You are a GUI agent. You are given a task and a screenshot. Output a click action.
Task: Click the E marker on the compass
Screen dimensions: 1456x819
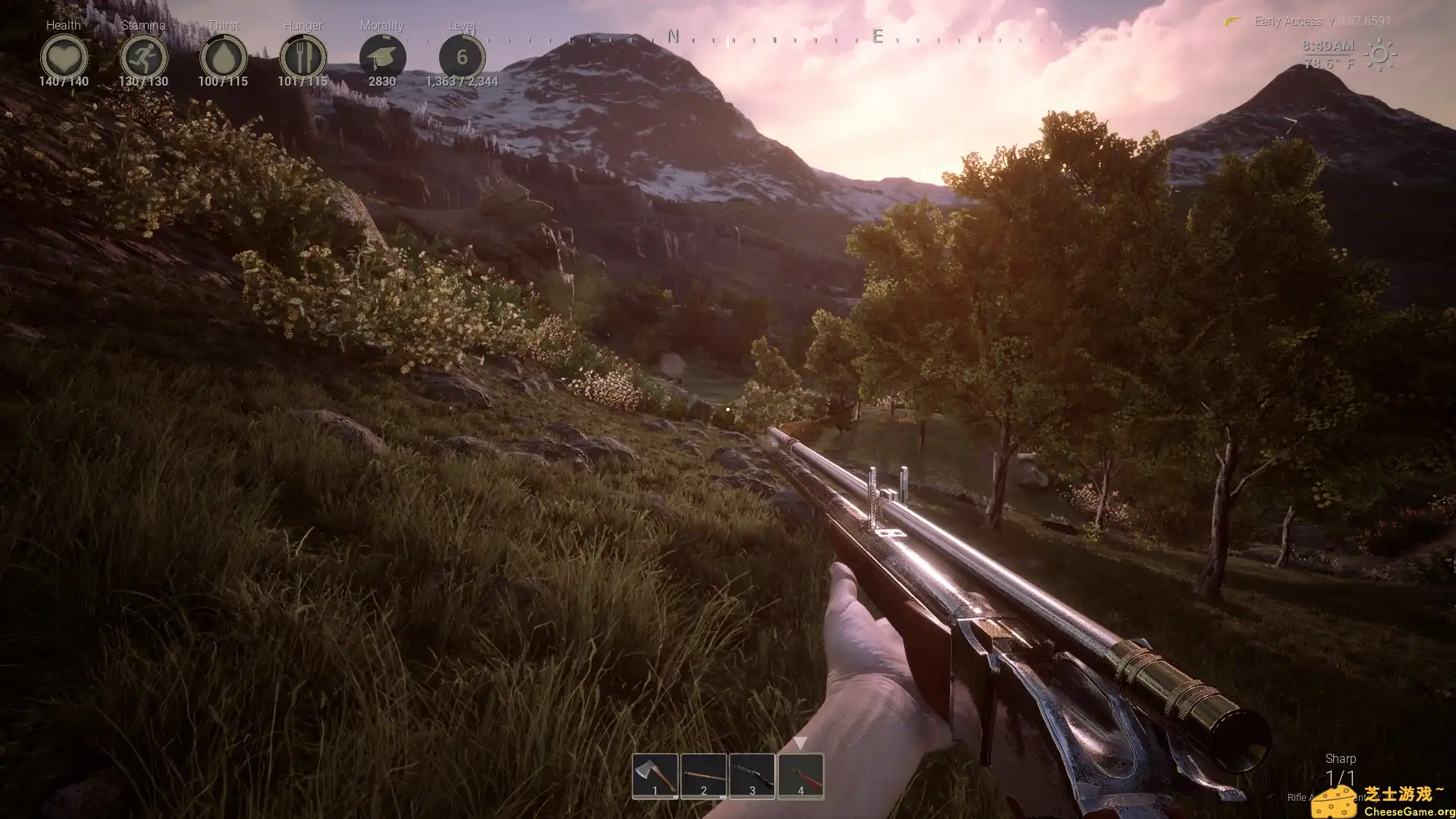coord(875,36)
